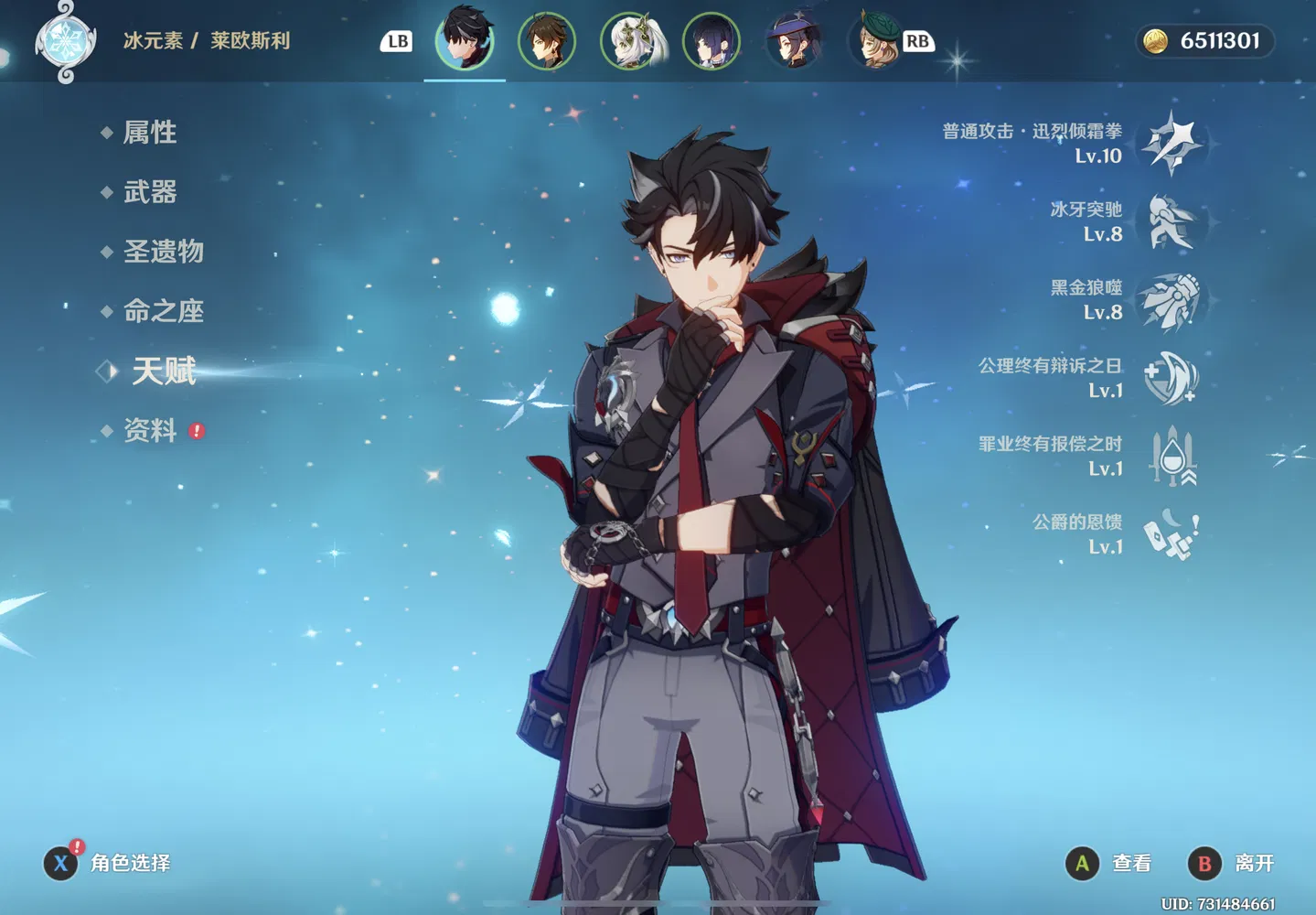Open the 公爵的恩馈 passive talent icon
1316x915 pixels.
(1172, 534)
